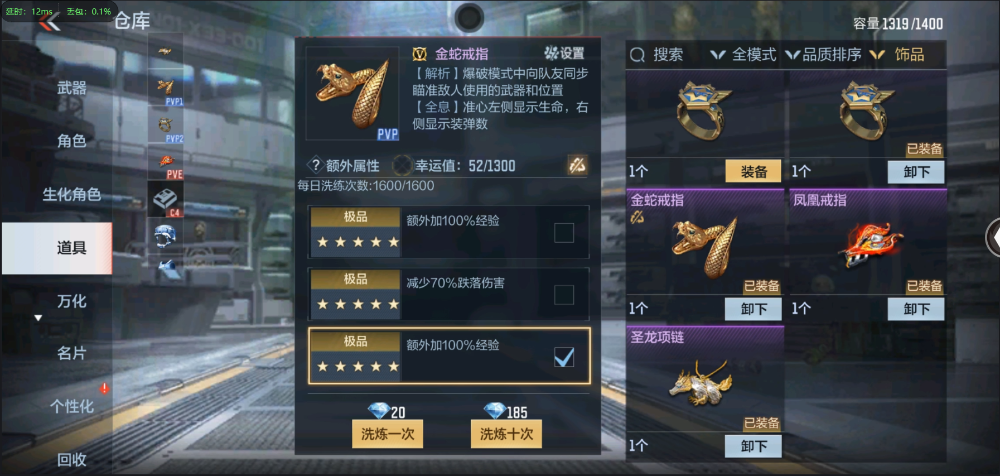Unequip 凤凰戒指 with its 卸下 button
The image size is (1000, 476).
(x=916, y=309)
